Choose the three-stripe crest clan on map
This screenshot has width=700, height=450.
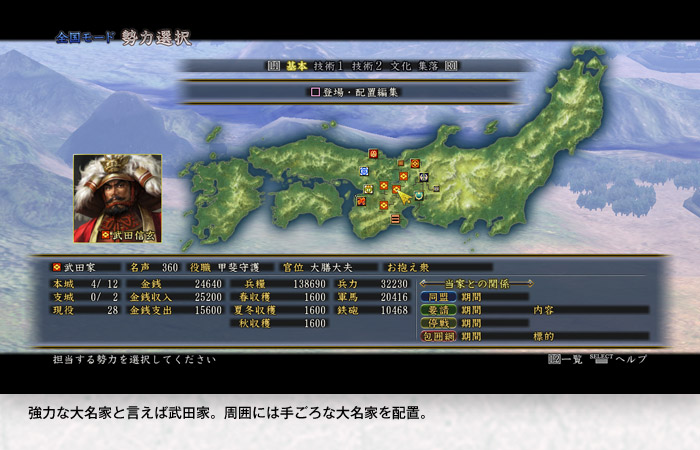(x=394, y=217)
